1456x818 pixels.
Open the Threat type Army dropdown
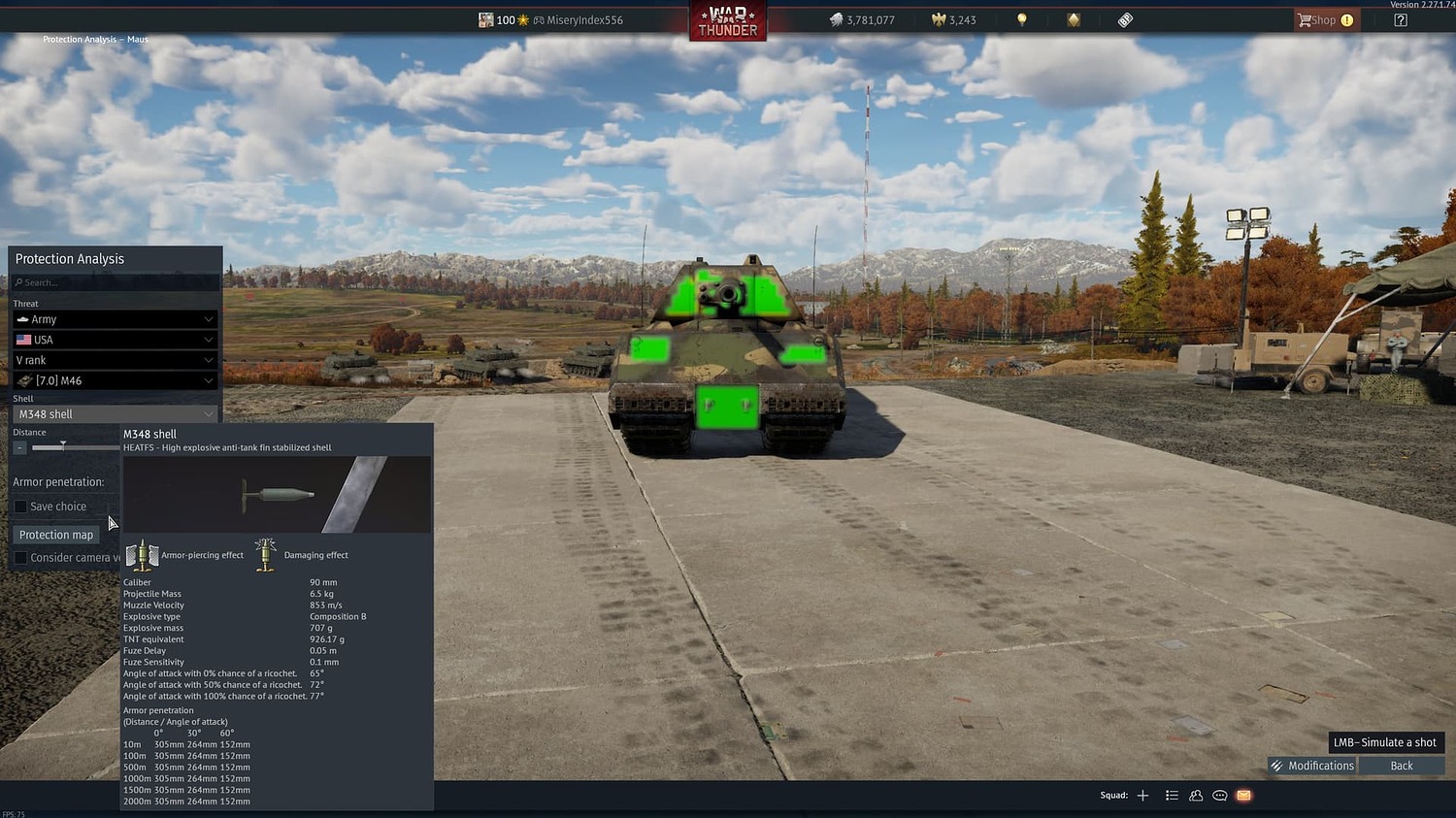click(x=115, y=318)
